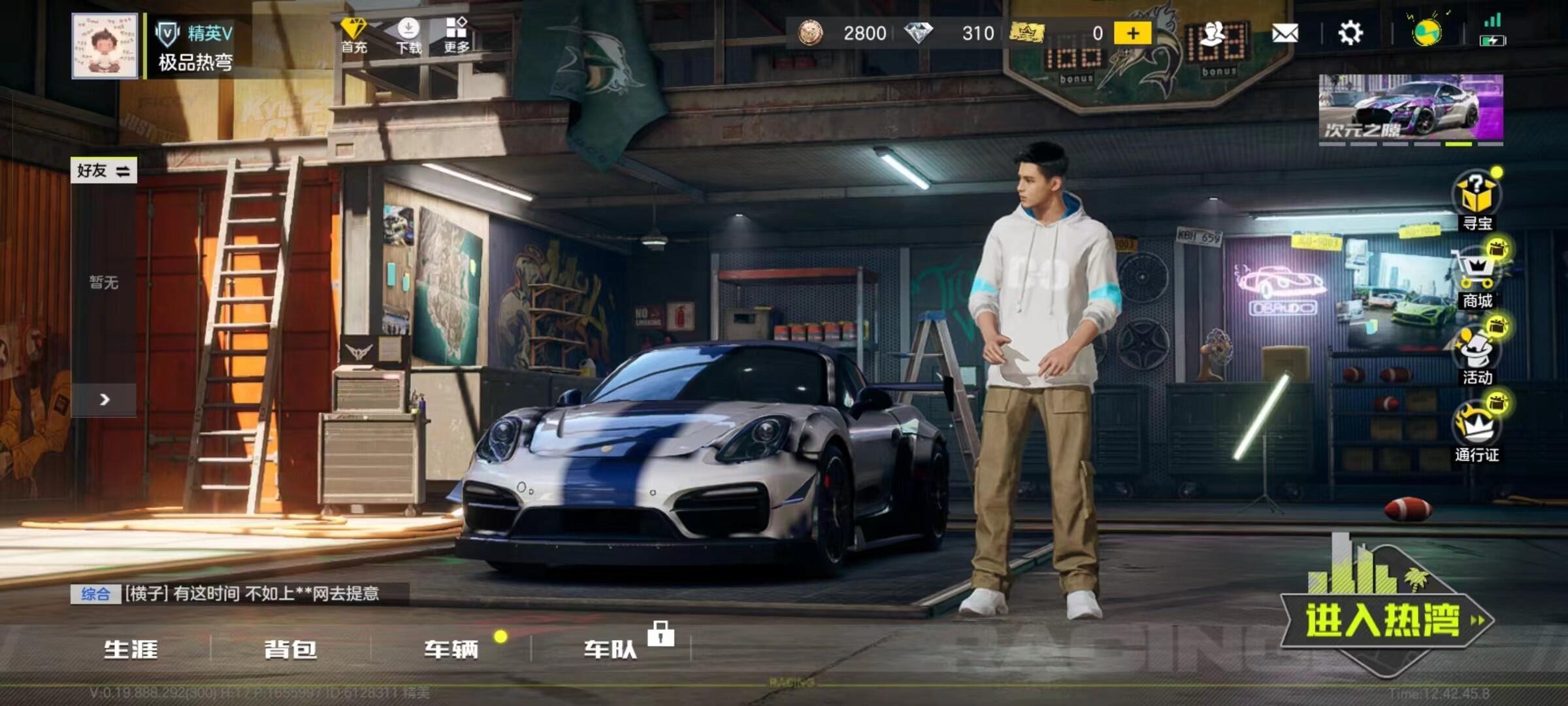Start the game with 进入热湾
The image size is (1568, 706).
click(1385, 620)
